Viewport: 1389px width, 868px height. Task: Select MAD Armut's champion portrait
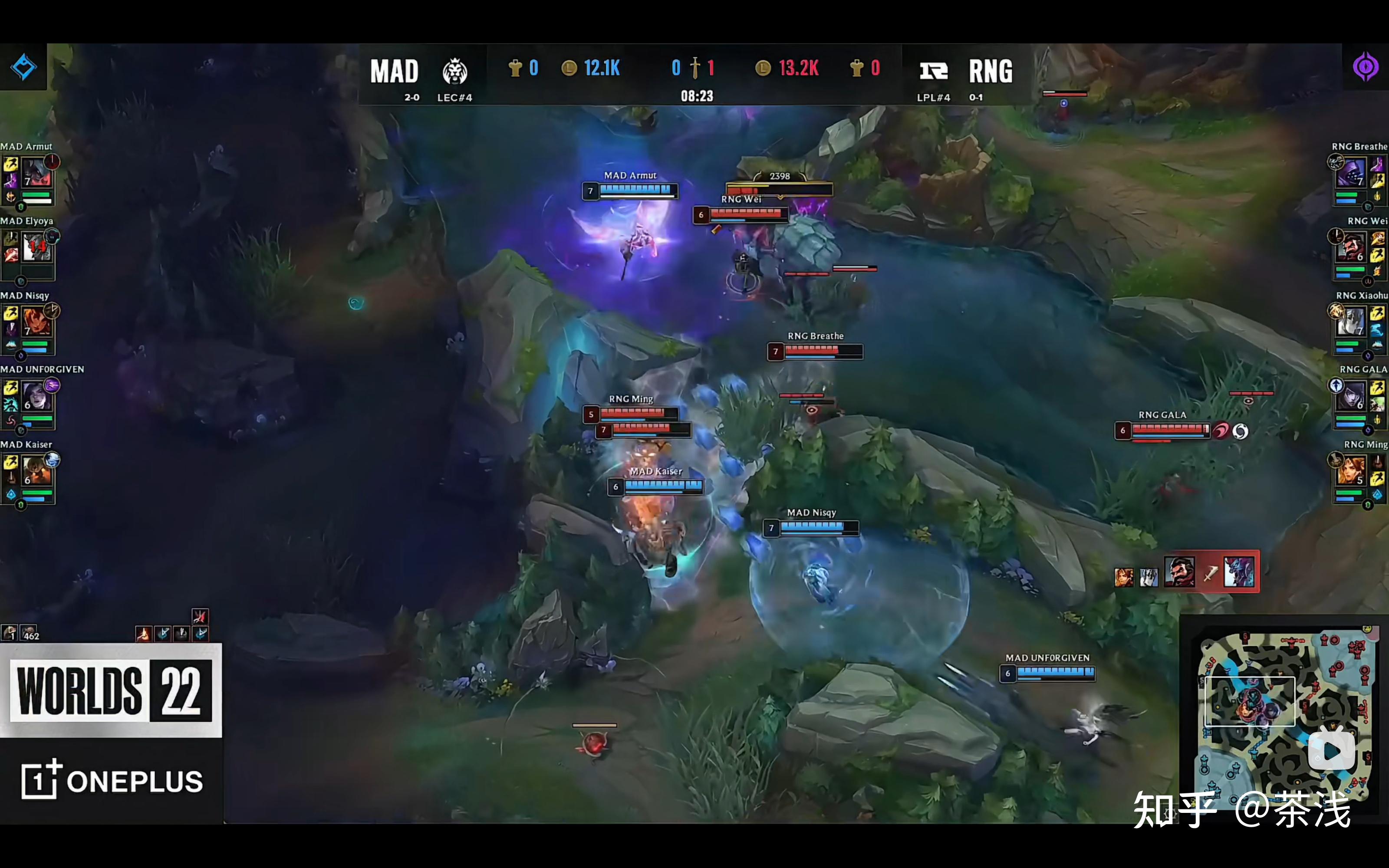click(37, 173)
